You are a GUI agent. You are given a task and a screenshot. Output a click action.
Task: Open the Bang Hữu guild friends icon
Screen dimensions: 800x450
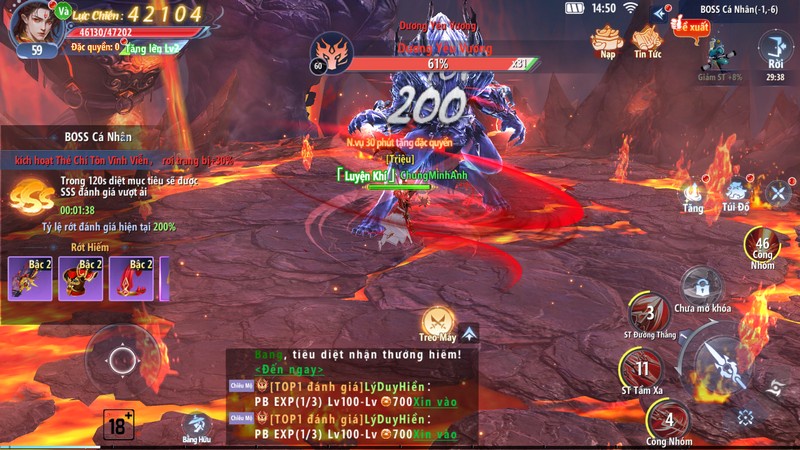click(x=197, y=424)
